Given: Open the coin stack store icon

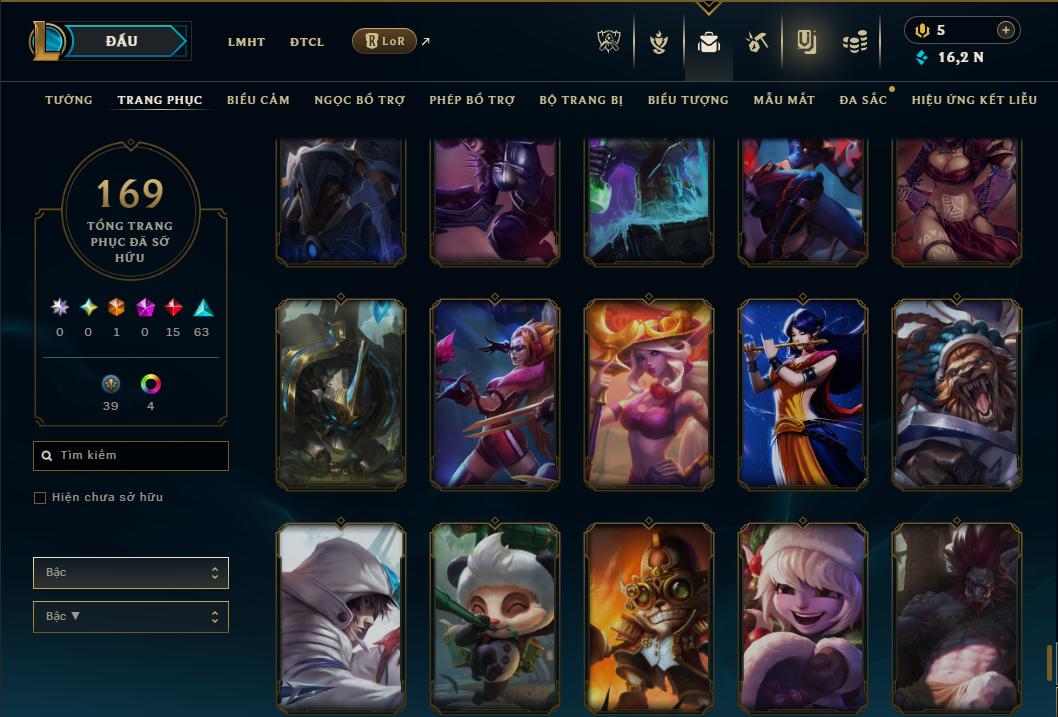Looking at the screenshot, I should (x=855, y=42).
